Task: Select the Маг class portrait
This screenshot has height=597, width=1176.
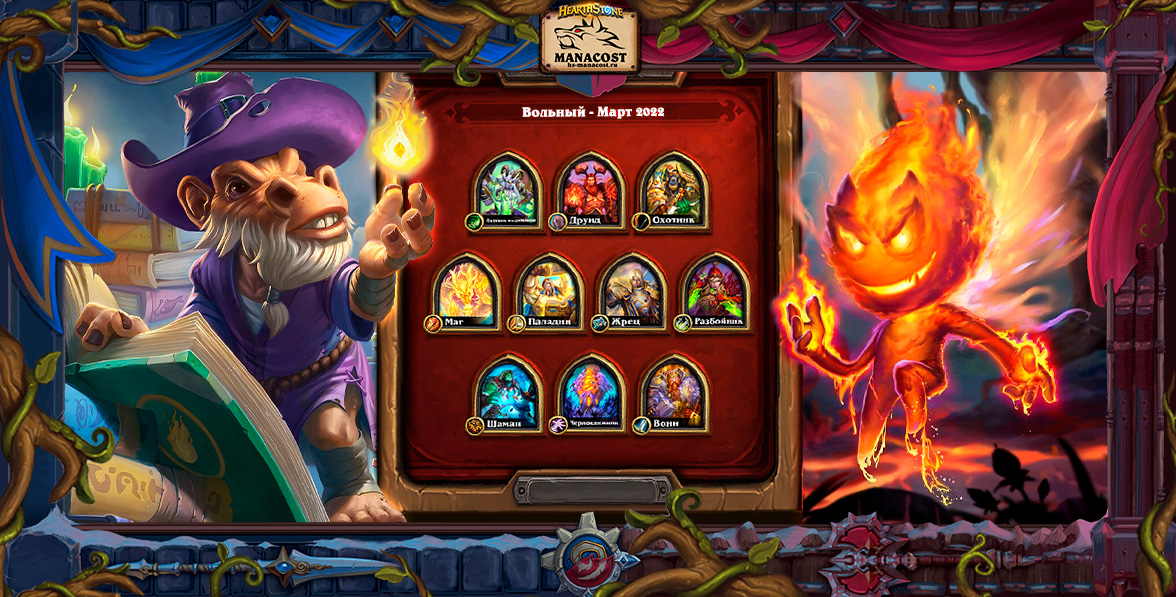Action: coord(466,293)
